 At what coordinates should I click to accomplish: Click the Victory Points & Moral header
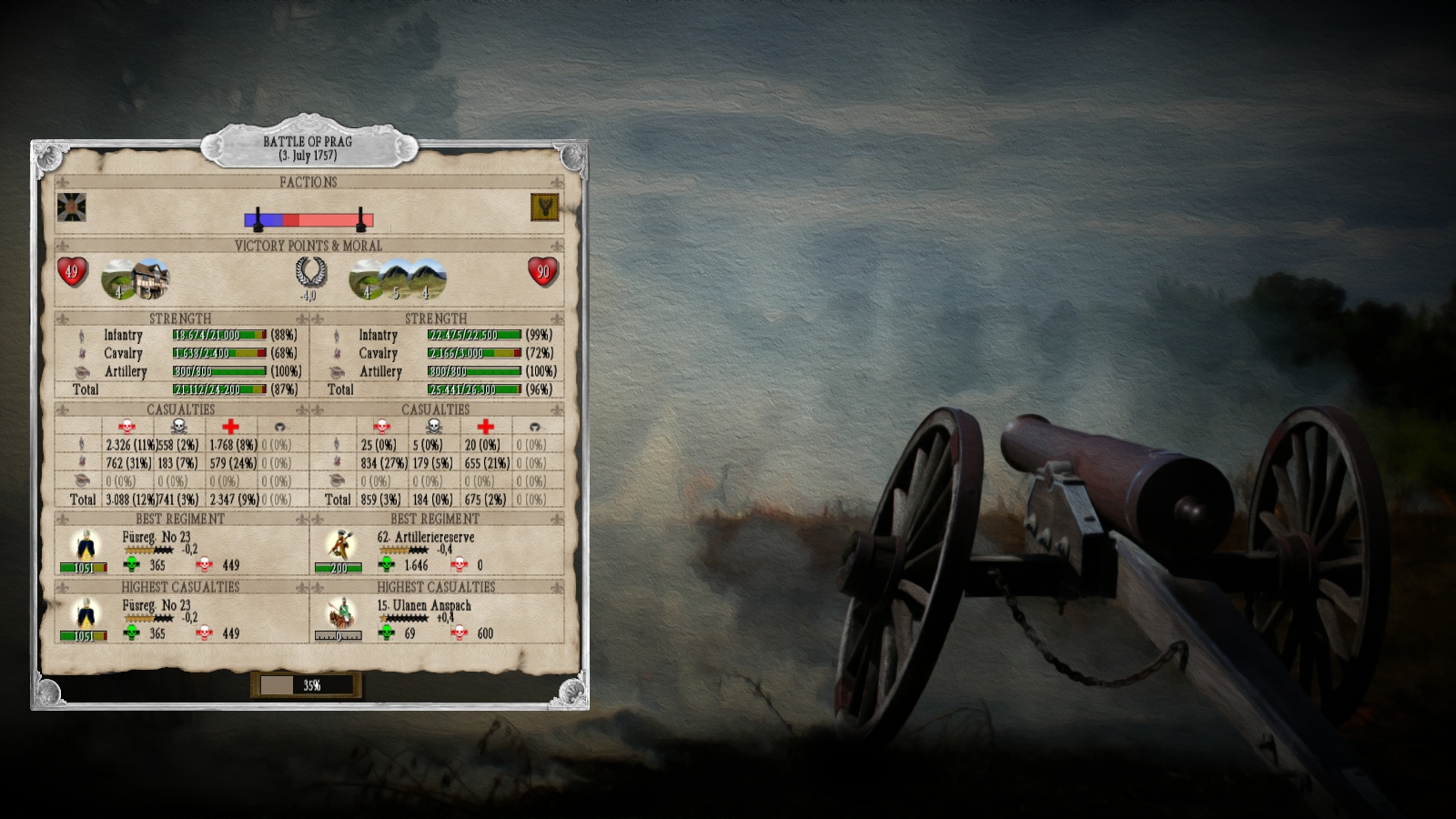[x=309, y=244]
